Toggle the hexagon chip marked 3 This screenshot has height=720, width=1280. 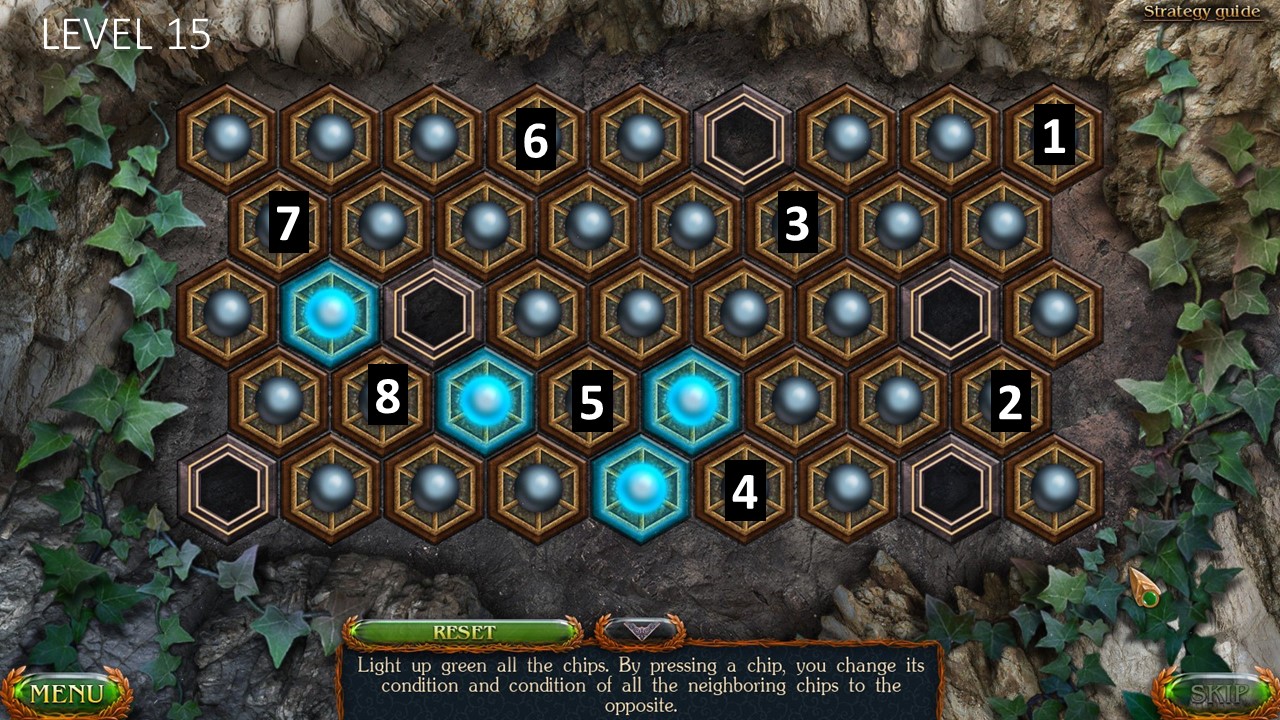pos(796,225)
